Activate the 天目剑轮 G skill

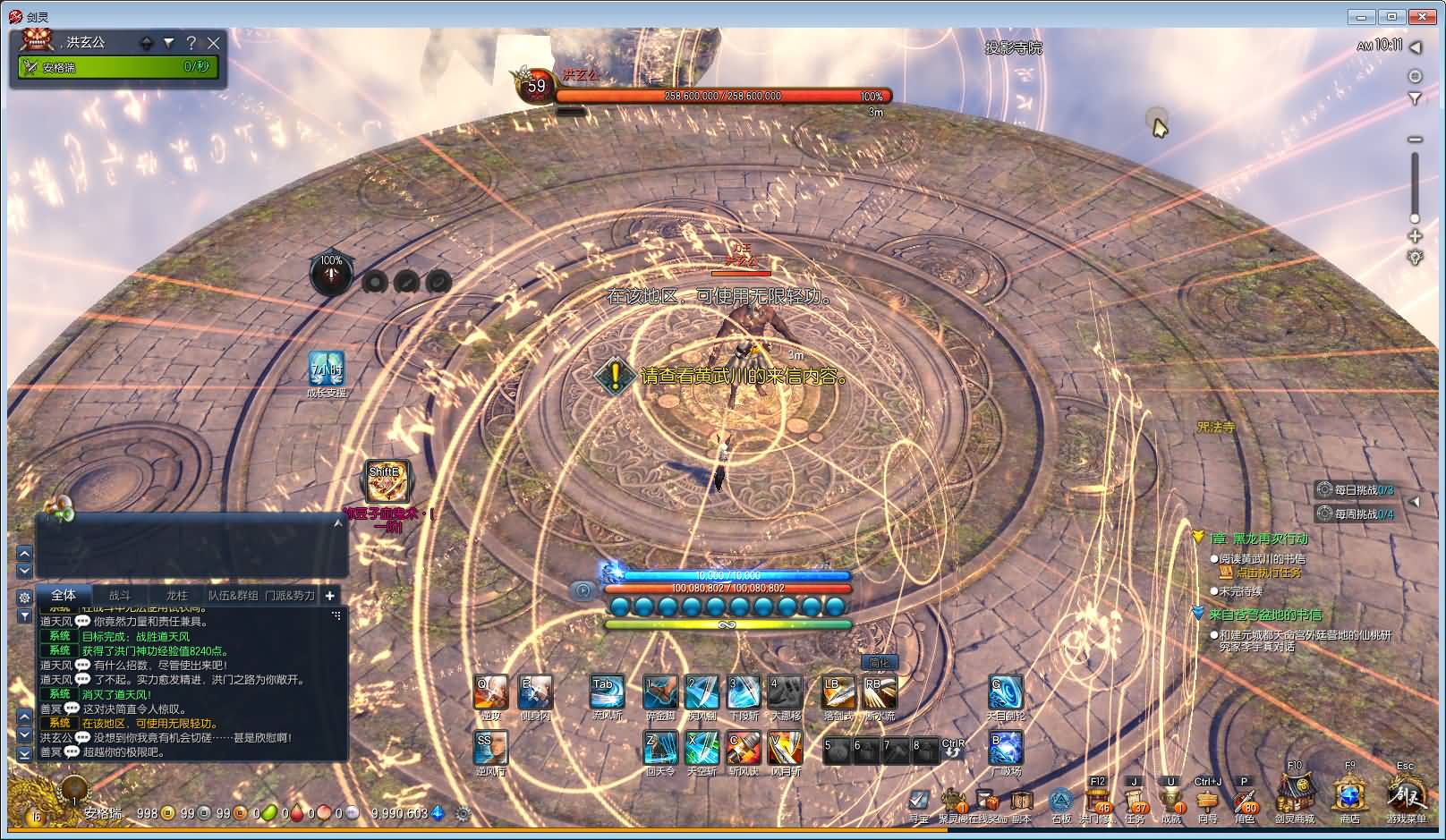pyautogui.click(x=1006, y=693)
